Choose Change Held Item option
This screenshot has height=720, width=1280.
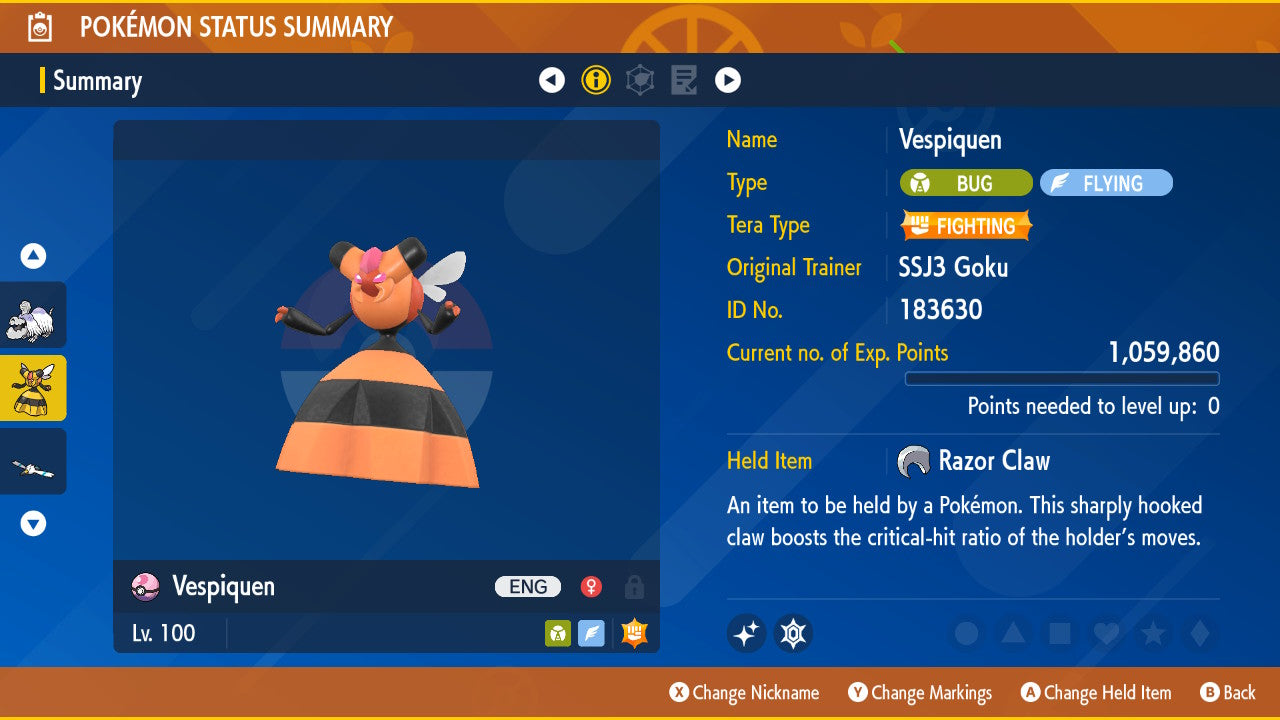[1095, 693]
